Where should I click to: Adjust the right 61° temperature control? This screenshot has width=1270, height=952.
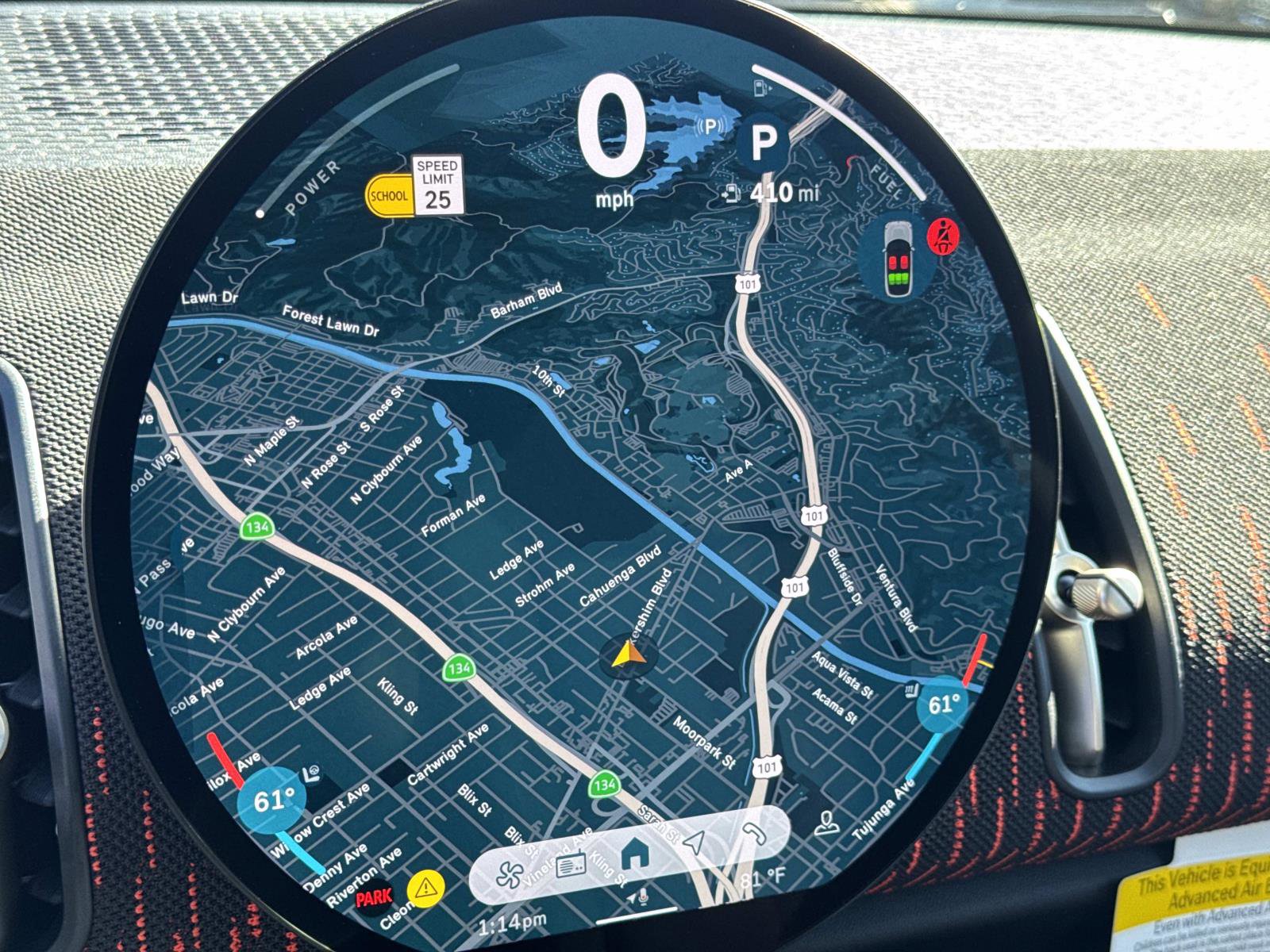[x=943, y=704]
